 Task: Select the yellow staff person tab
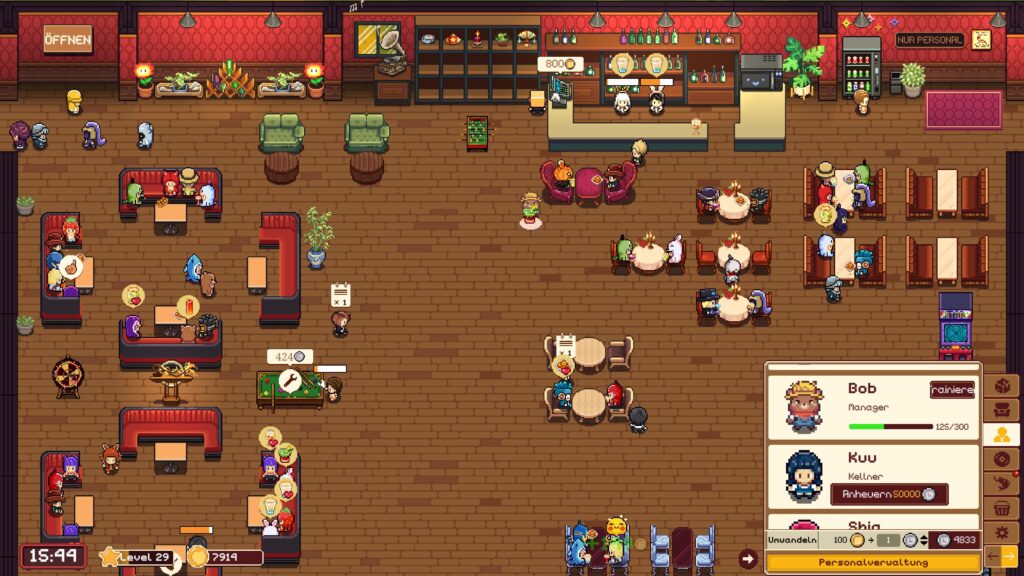(1001, 434)
